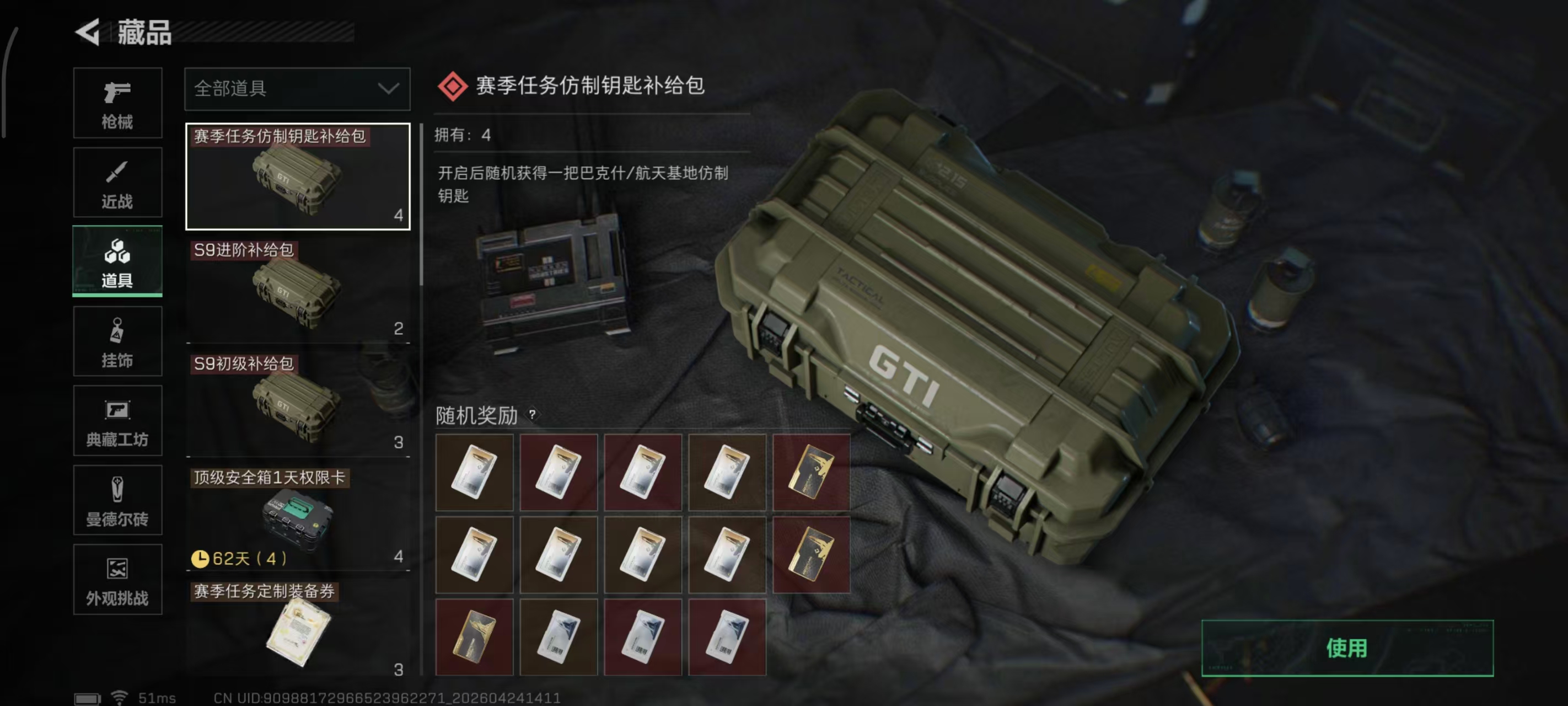
Task: Open the 近战 melee category
Action: pos(117,181)
